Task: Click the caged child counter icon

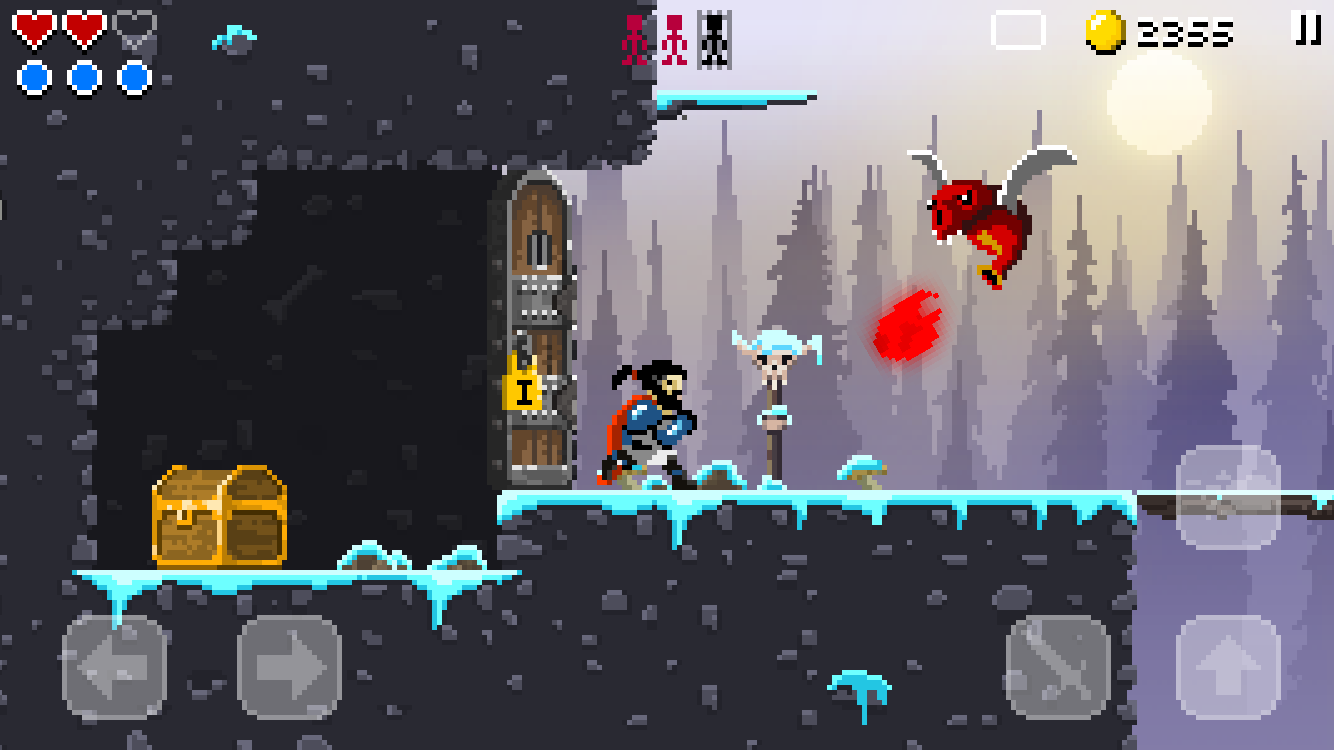Action: (713, 37)
